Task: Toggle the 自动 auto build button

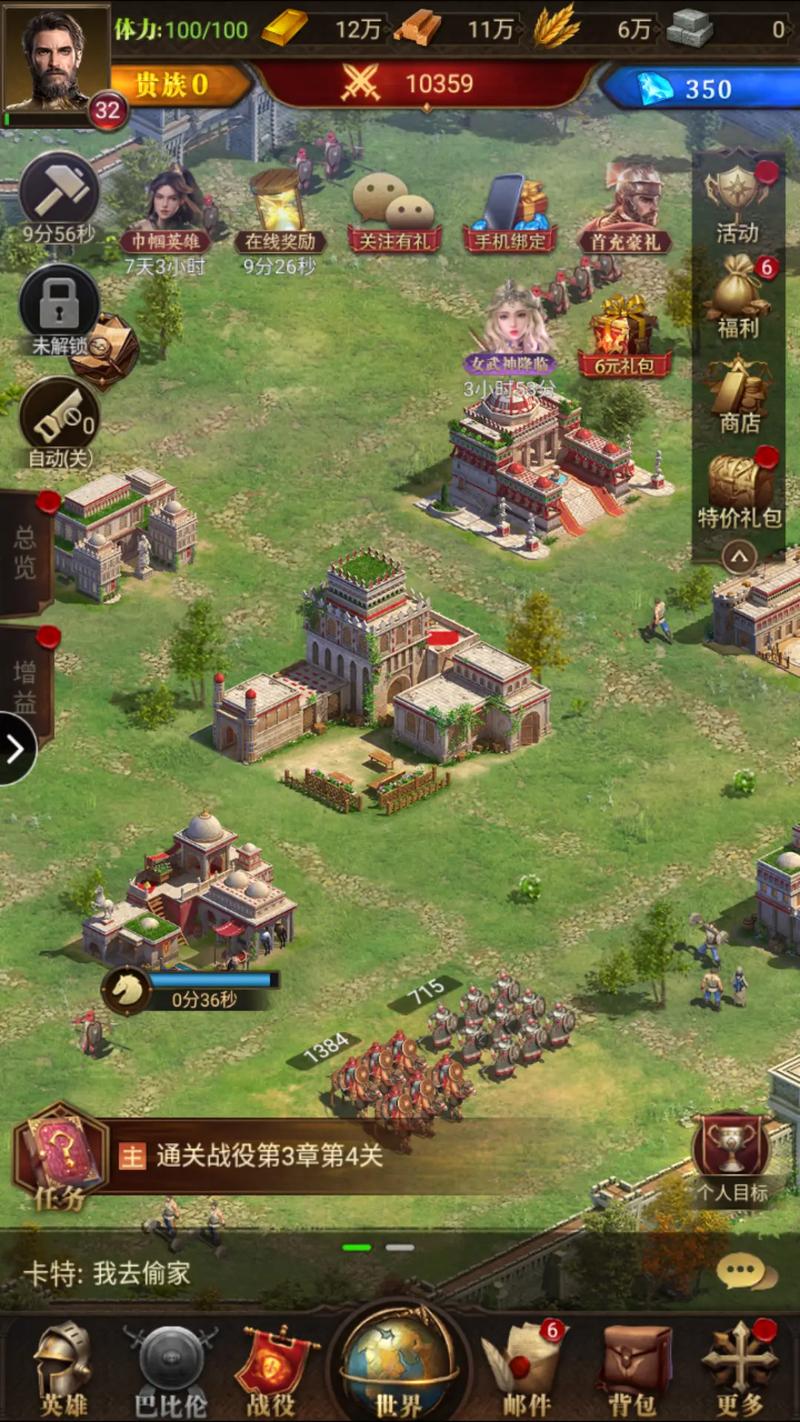Action: click(59, 422)
